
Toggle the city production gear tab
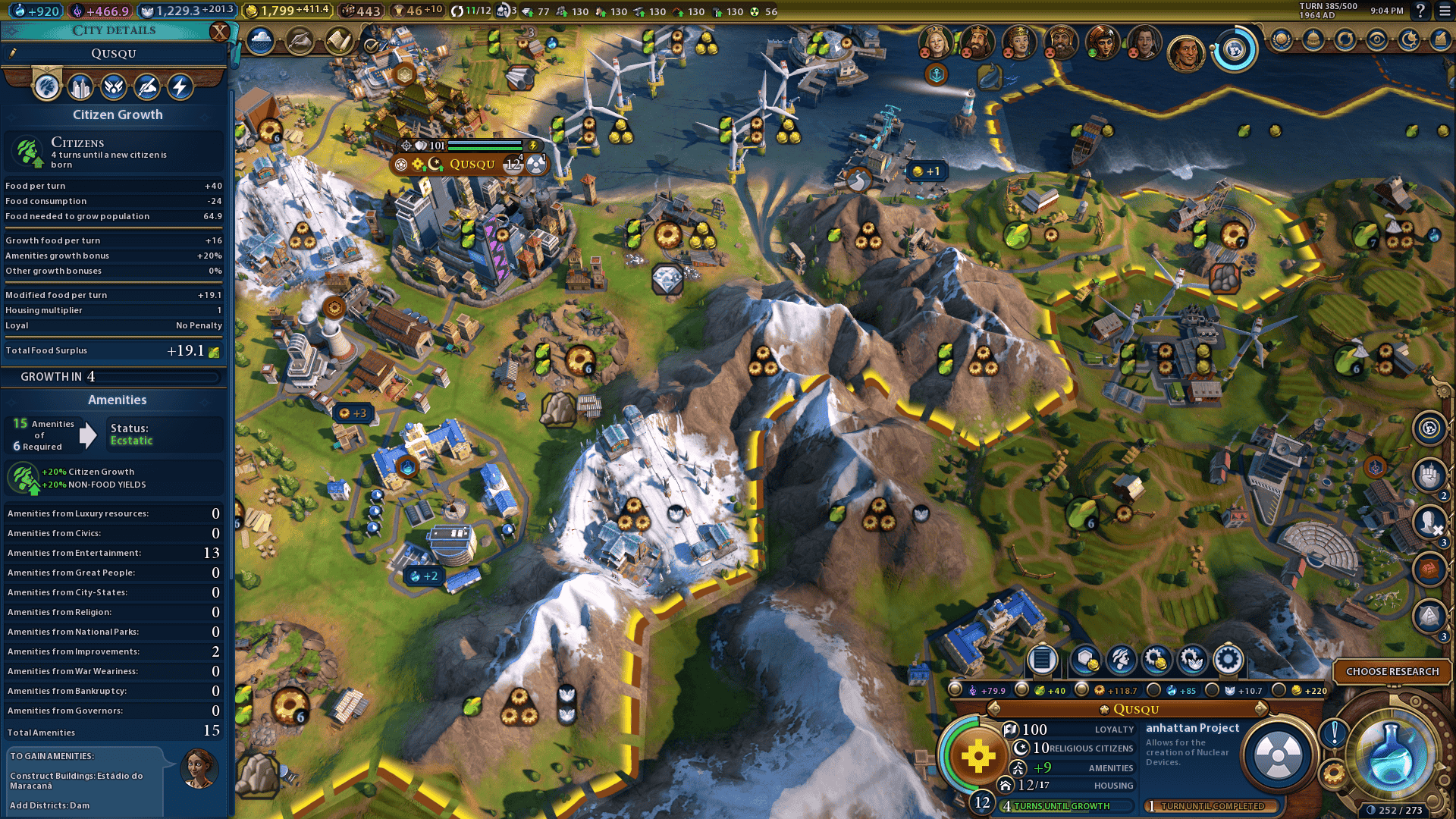click(1228, 660)
